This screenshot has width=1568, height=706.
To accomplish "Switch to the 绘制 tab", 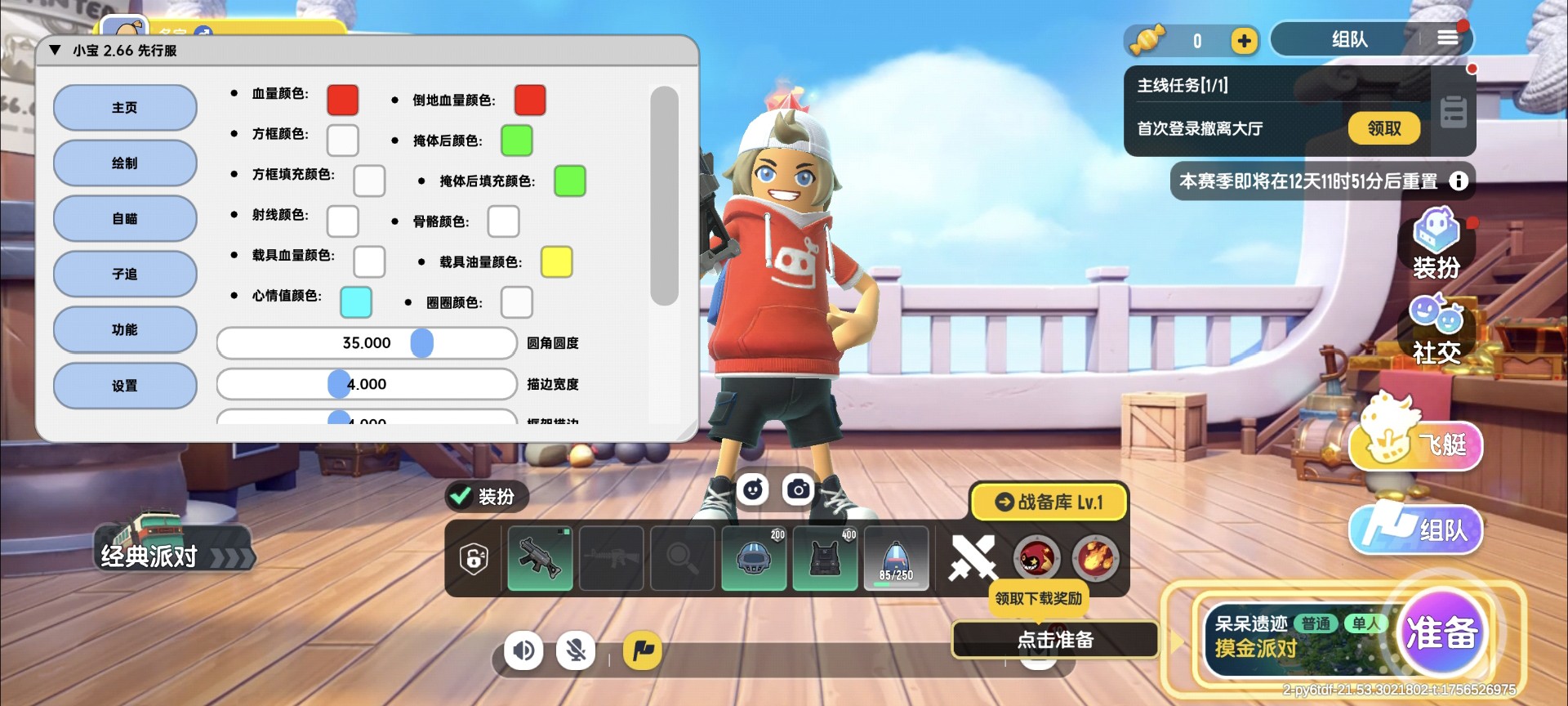I will tap(125, 163).
